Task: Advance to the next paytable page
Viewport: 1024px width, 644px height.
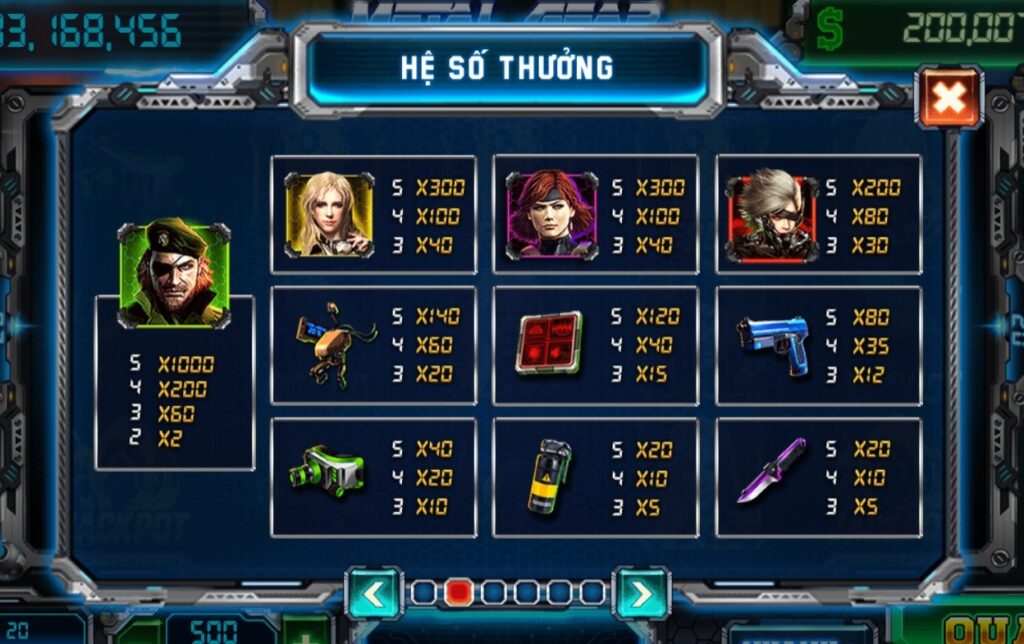Action: (x=640, y=594)
